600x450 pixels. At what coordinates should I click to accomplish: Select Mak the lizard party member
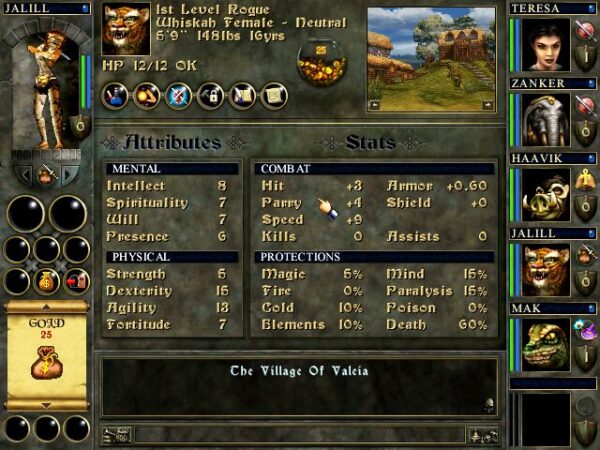point(543,345)
